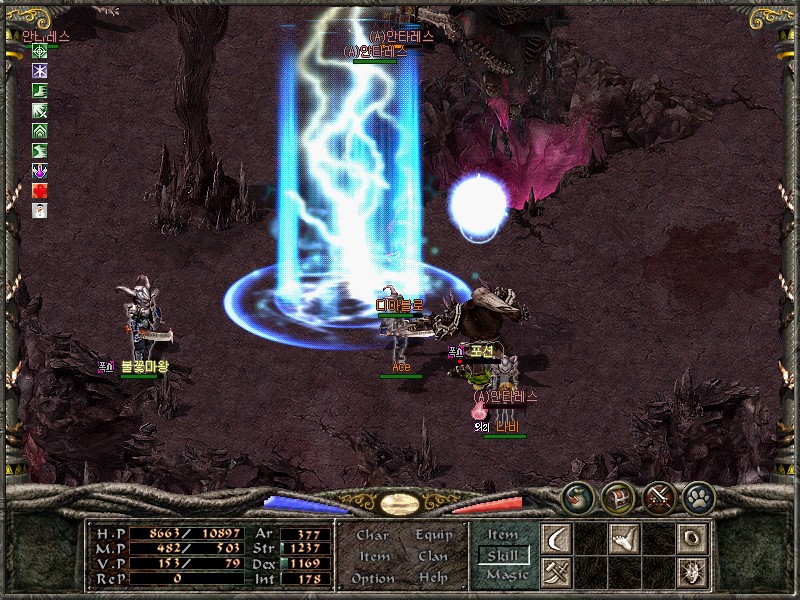Image resolution: width=800 pixels, height=600 pixels.
Task: Click the crosshair target buff icon
Action: (40, 51)
